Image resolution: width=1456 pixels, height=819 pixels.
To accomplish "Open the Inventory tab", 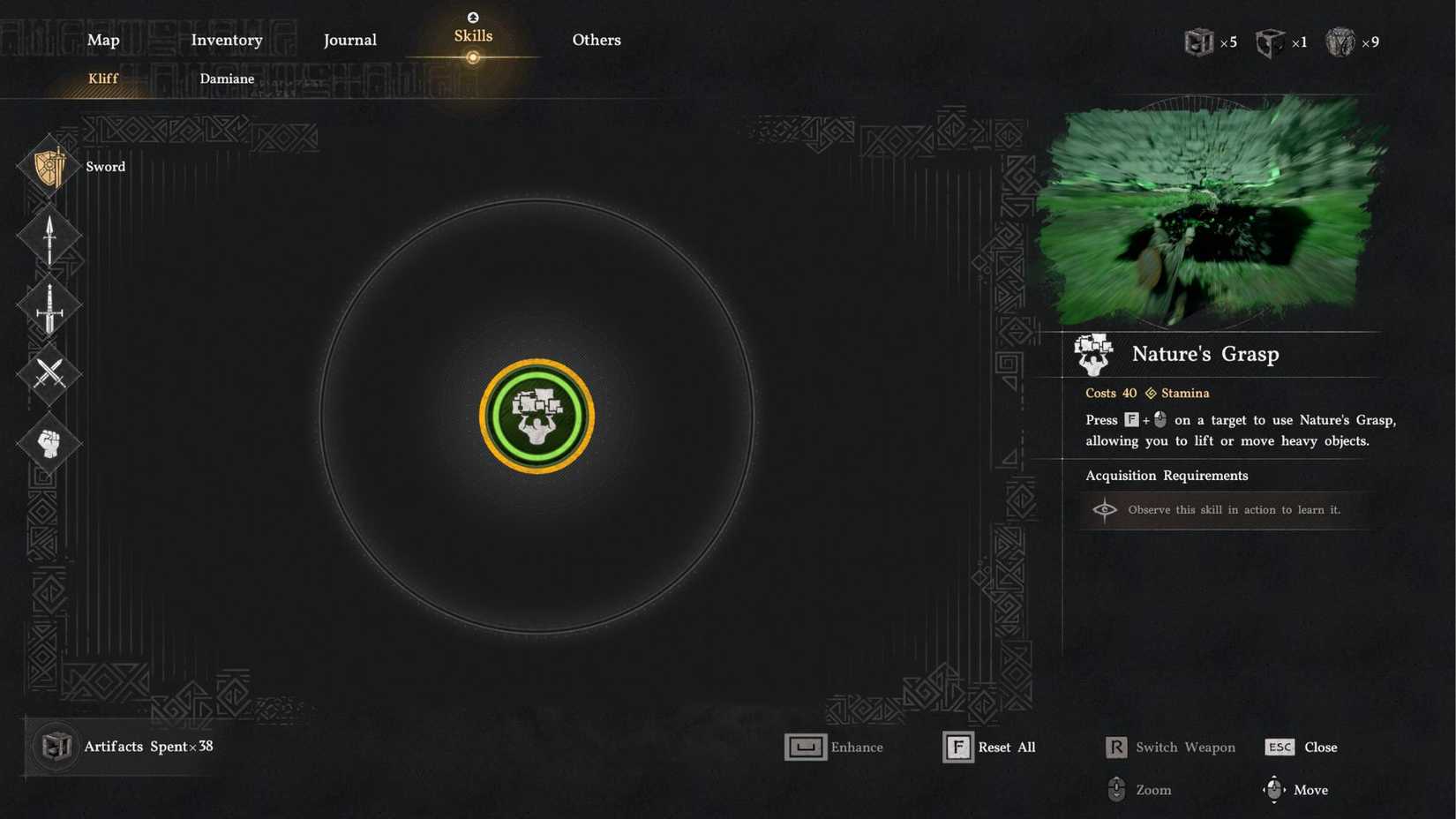I will pyautogui.click(x=227, y=40).
